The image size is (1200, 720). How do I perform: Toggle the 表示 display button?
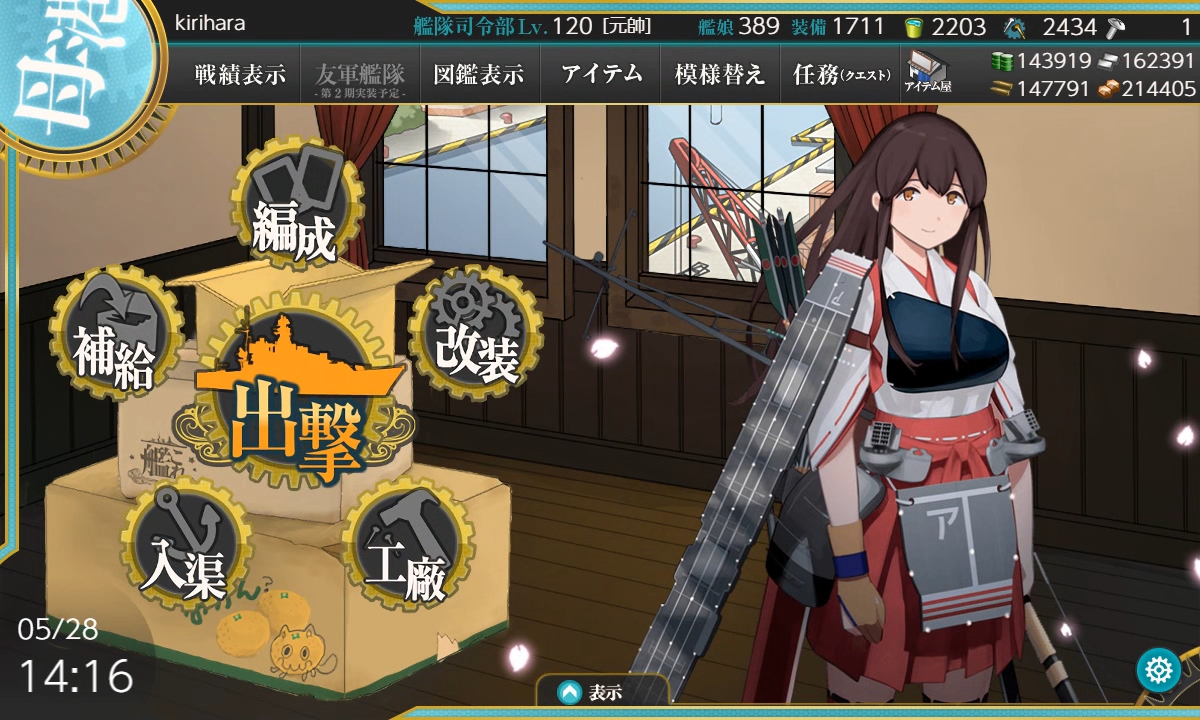pos(601,692)
